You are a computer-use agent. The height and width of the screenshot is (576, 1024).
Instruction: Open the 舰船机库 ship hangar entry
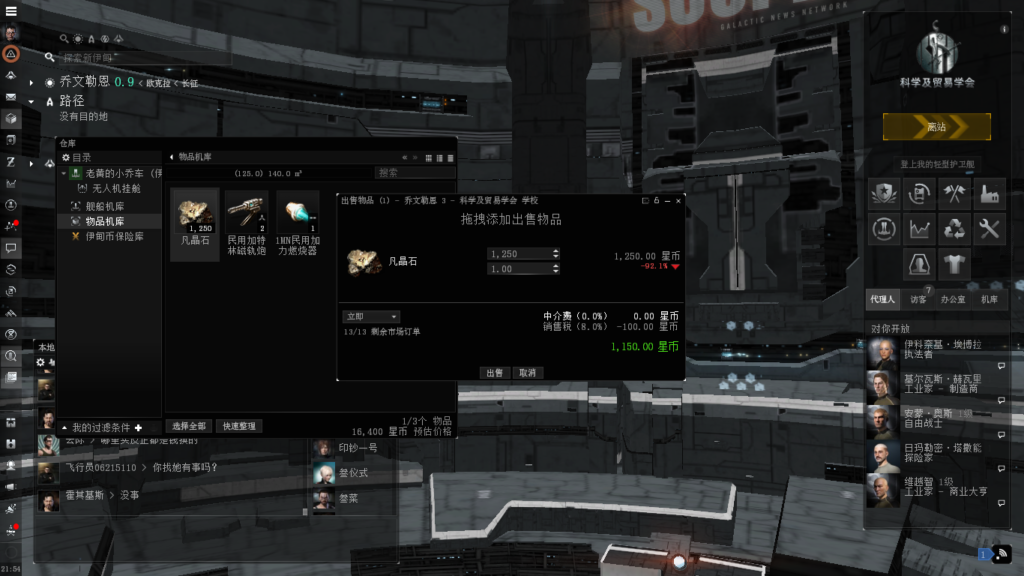[104, 205]
